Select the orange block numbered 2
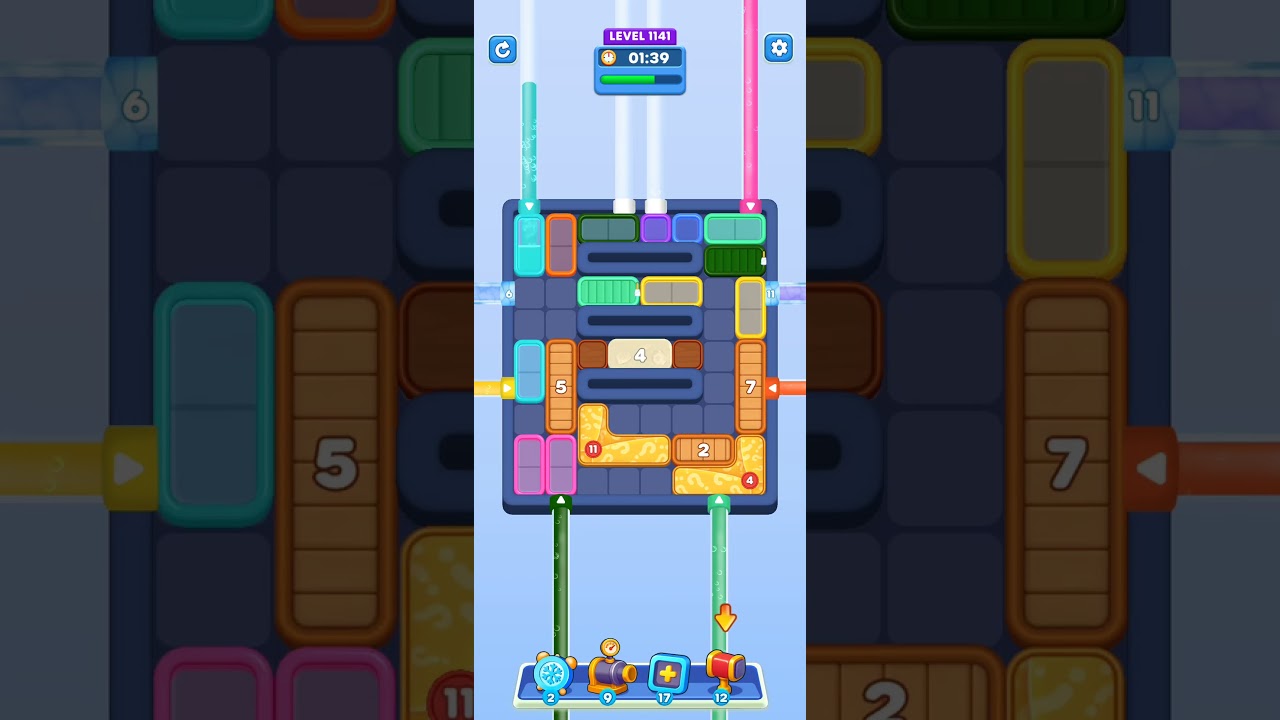Screen dimensions: 1280x720 pyautogui.click(x=704, y=450)
